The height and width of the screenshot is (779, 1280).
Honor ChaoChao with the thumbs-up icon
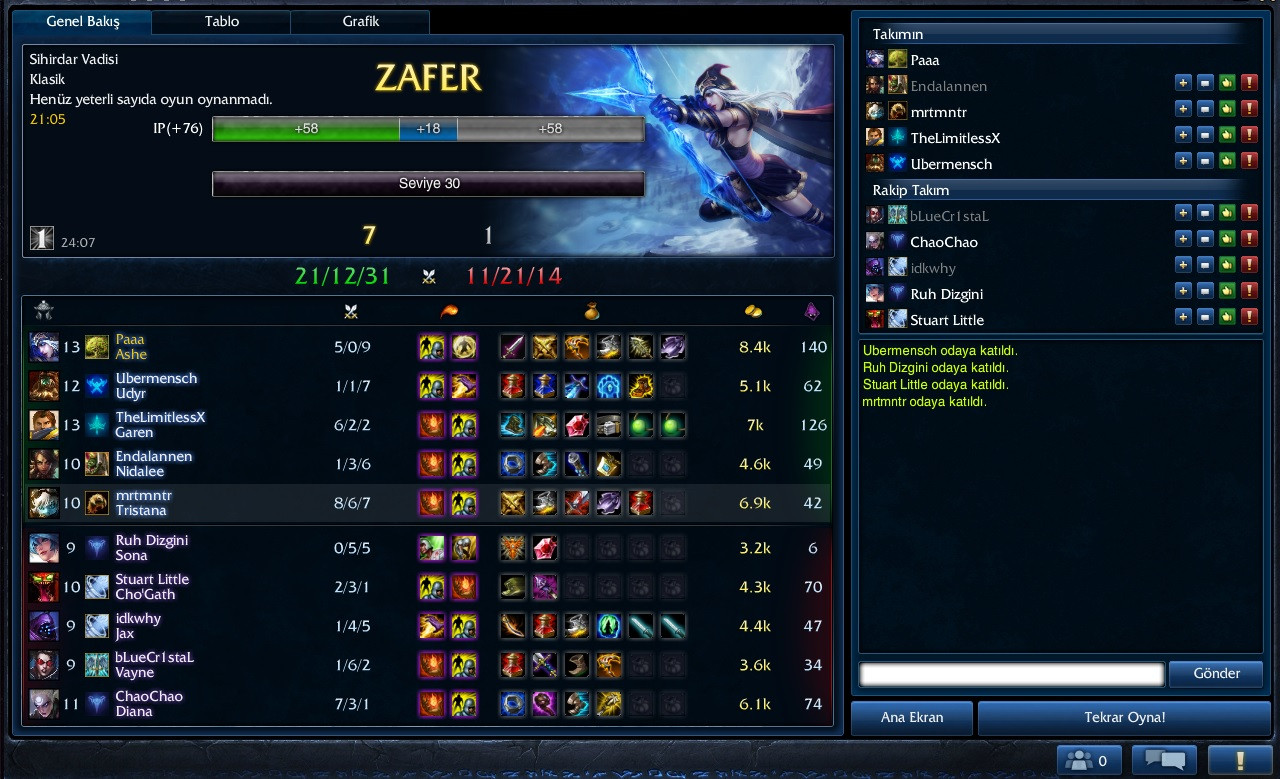pyautogui.click(x=1227, y=239)
